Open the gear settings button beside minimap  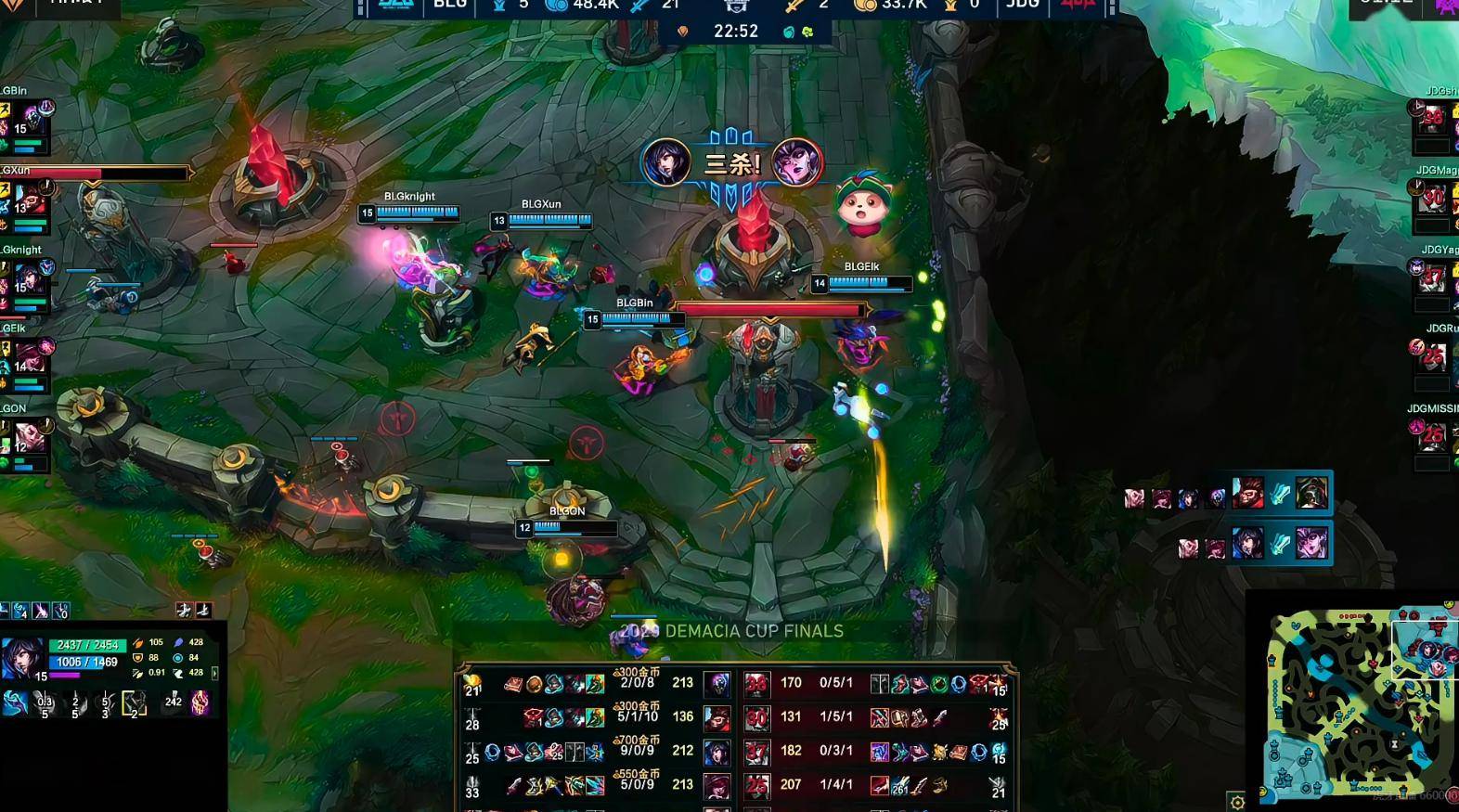tap(1236, 802)
